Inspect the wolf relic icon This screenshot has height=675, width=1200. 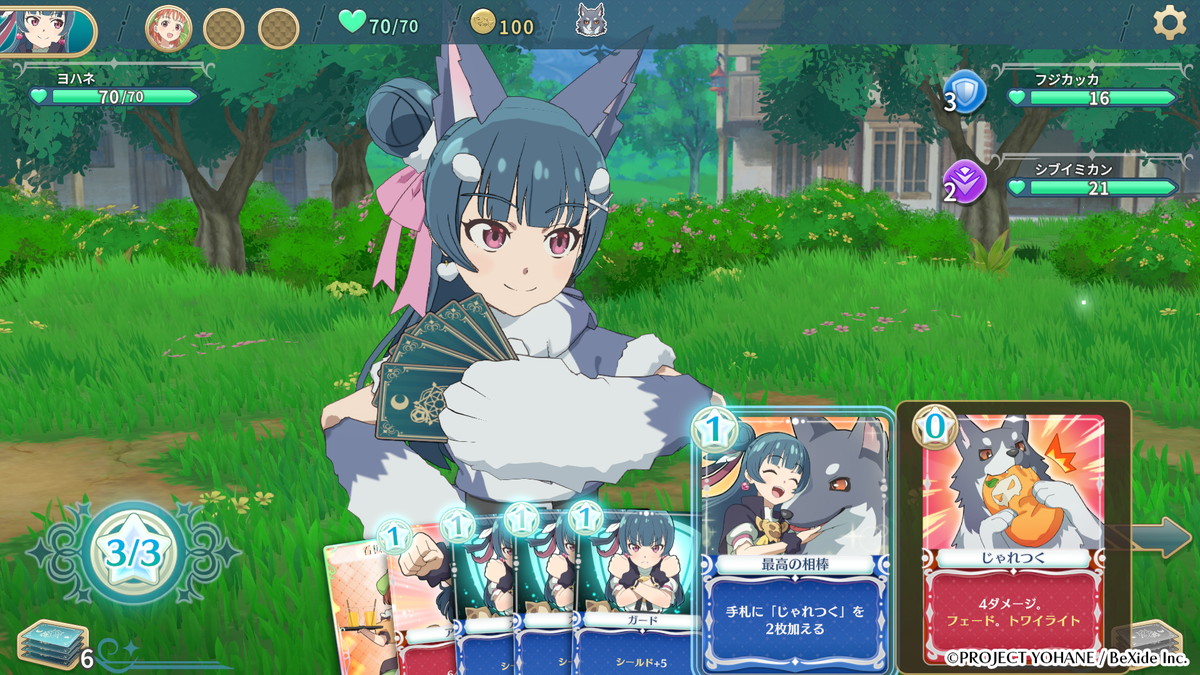[591, 20]
